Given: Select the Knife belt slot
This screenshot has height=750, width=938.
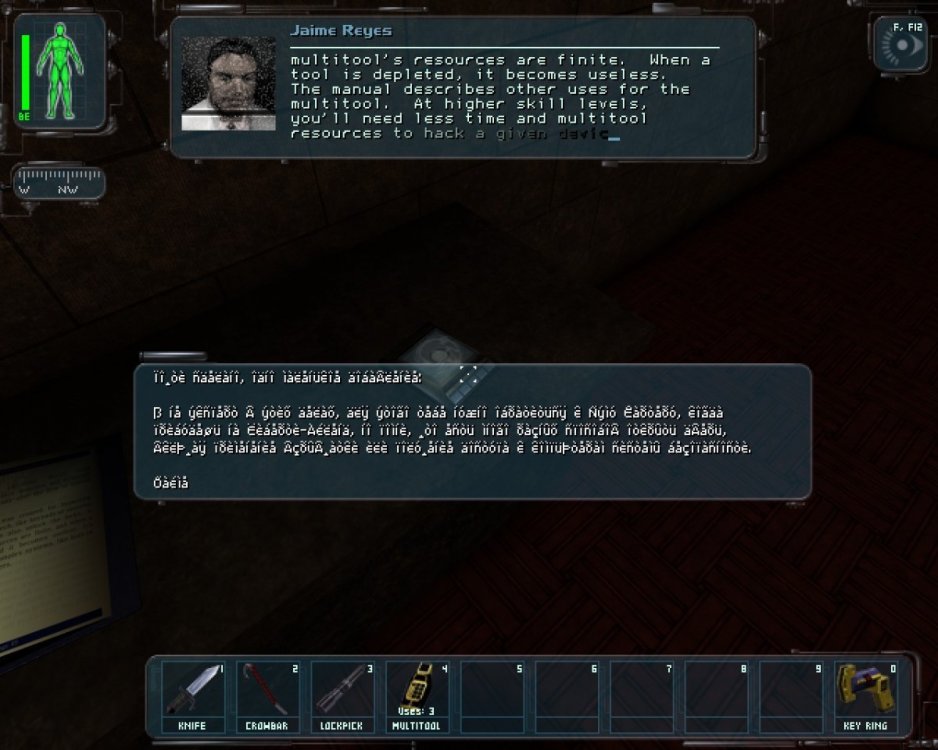Looking at the screenshot, I should pos(193,696).
